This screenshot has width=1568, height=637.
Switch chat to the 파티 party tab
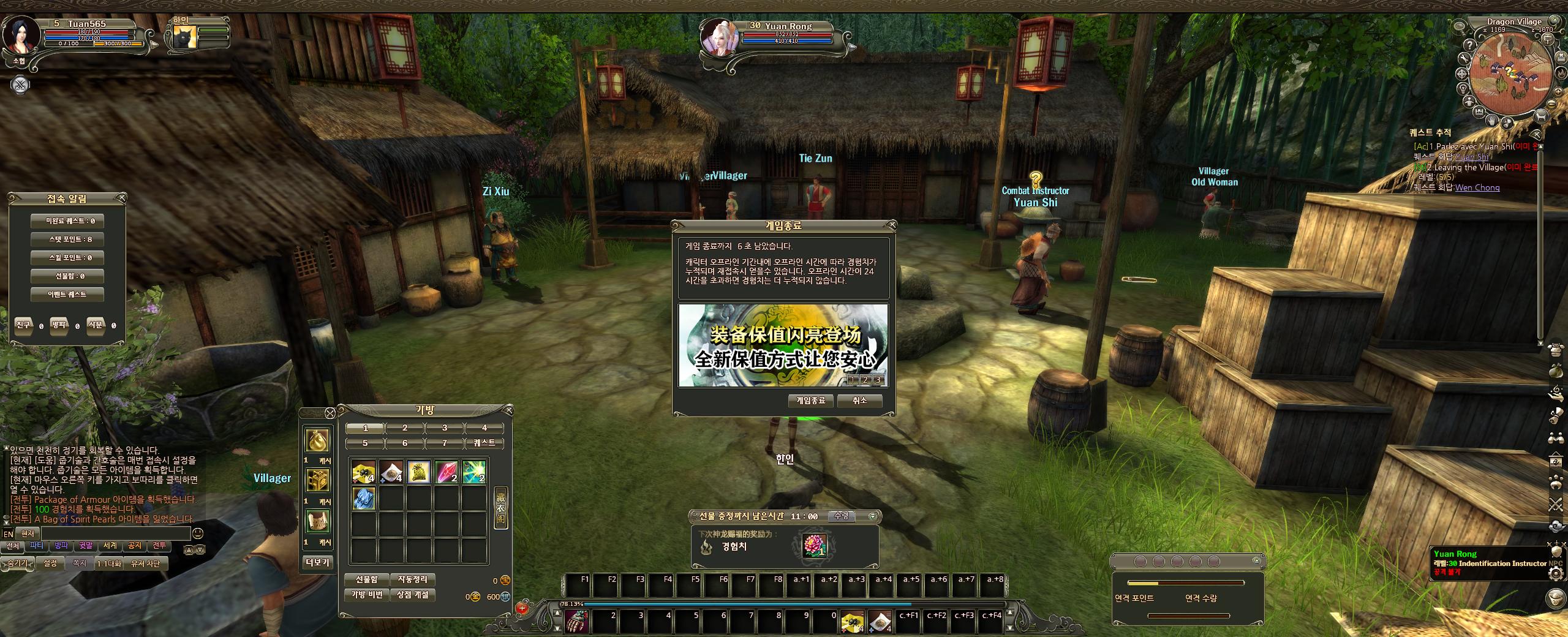(37, 546)
